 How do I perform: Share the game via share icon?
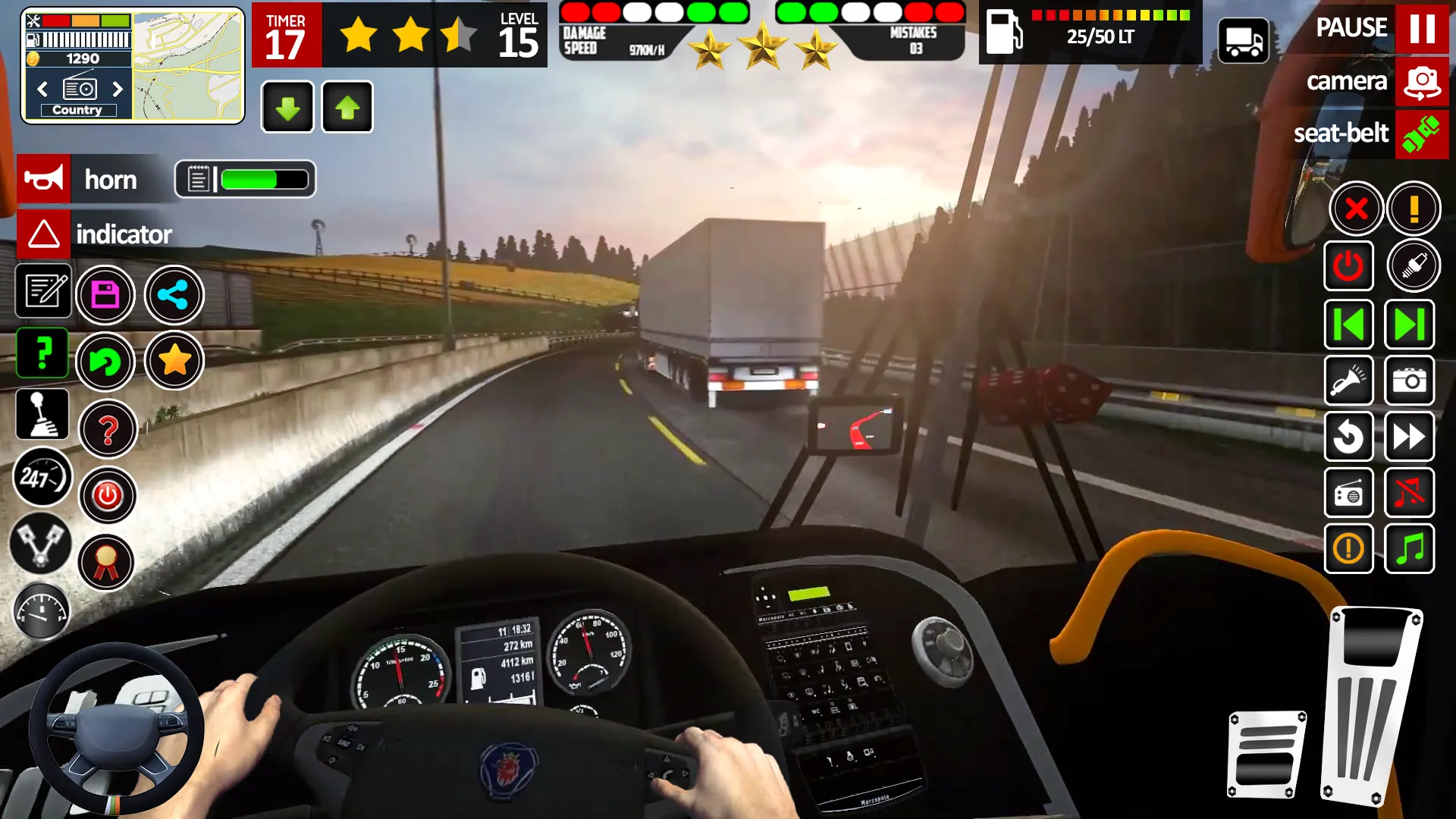click(x=174, y=294)
